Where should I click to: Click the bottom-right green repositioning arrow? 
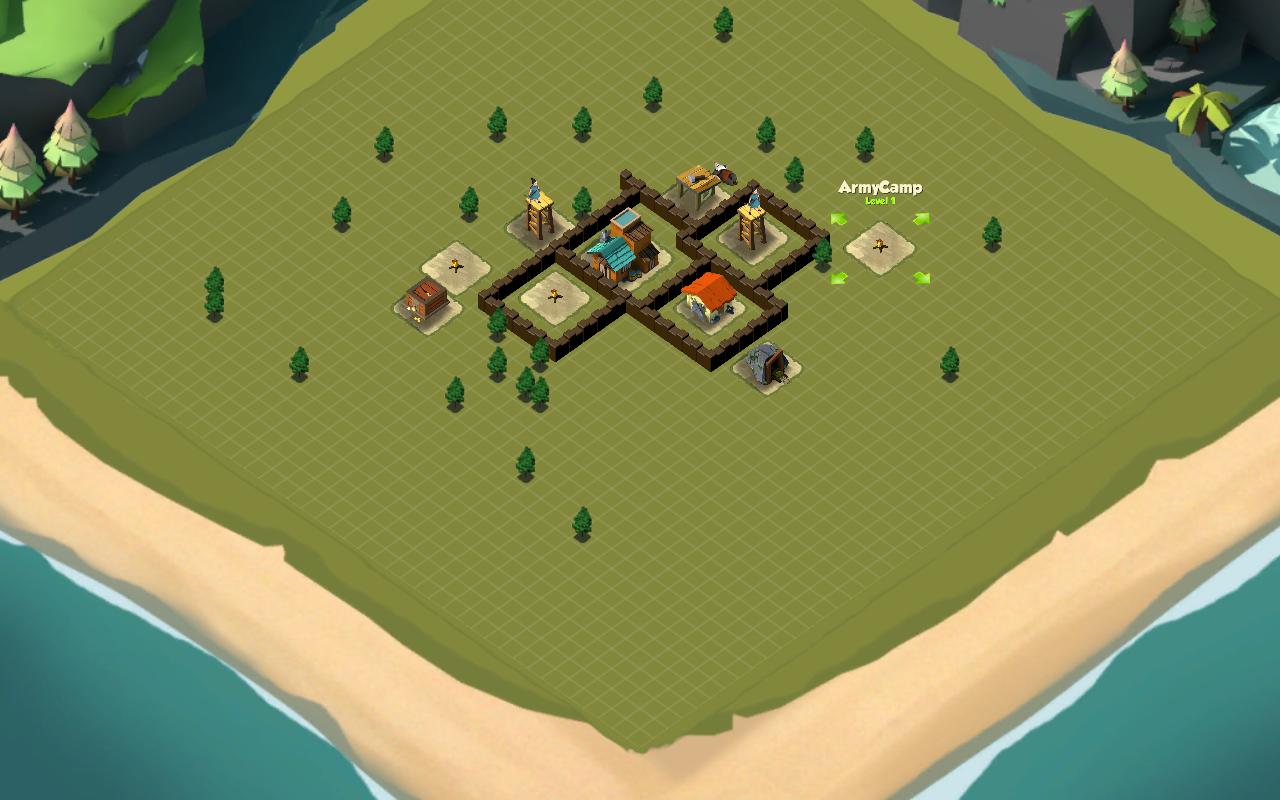coord(920,280)
